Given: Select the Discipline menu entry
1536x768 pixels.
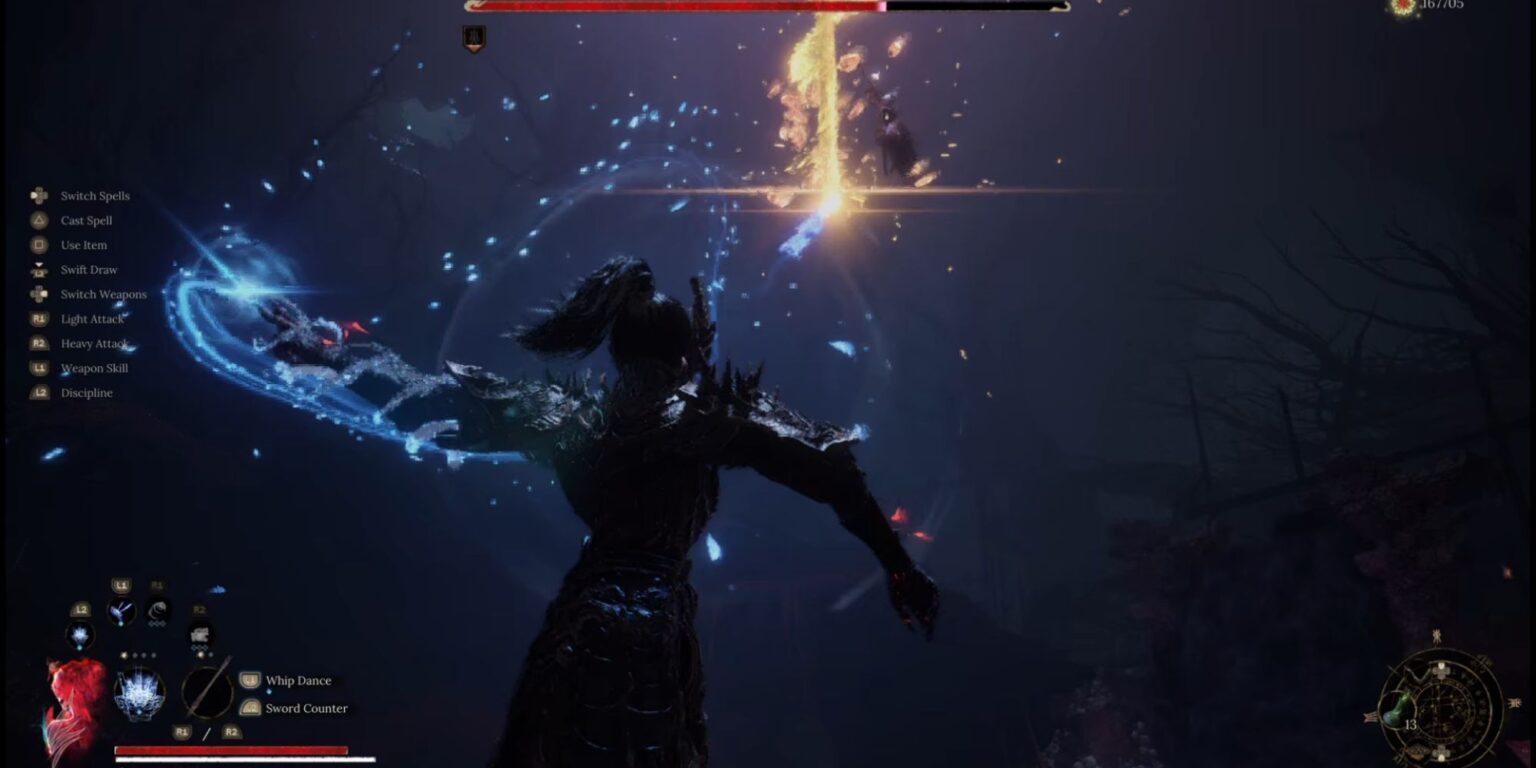Looking at the screenshot, I should point(85,392).
